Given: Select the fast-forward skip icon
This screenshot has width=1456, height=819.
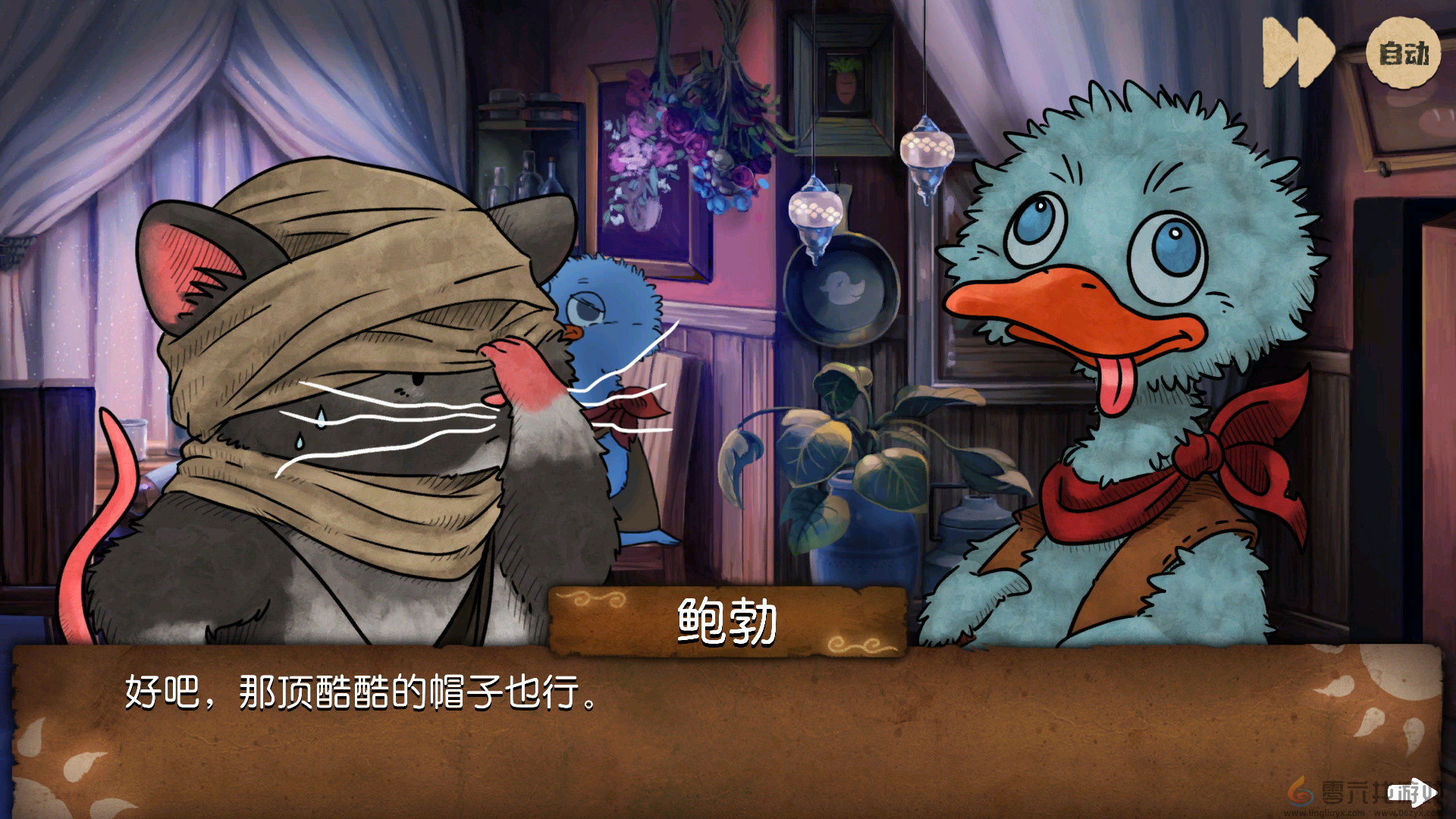Looking at the screenshot, I should coord(1297,50).
